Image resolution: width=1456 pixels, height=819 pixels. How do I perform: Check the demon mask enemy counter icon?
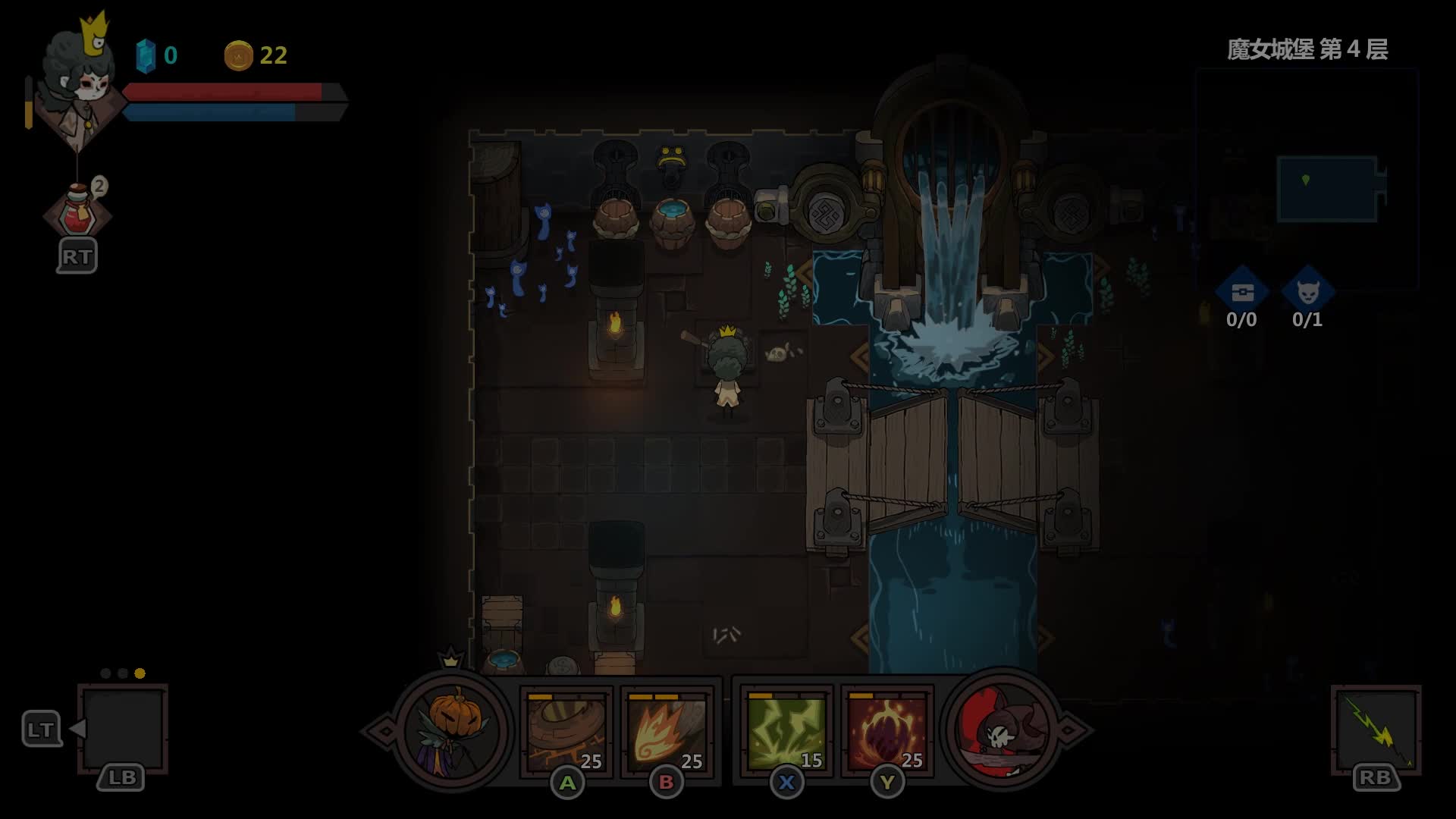click(x=1307, y=292)
